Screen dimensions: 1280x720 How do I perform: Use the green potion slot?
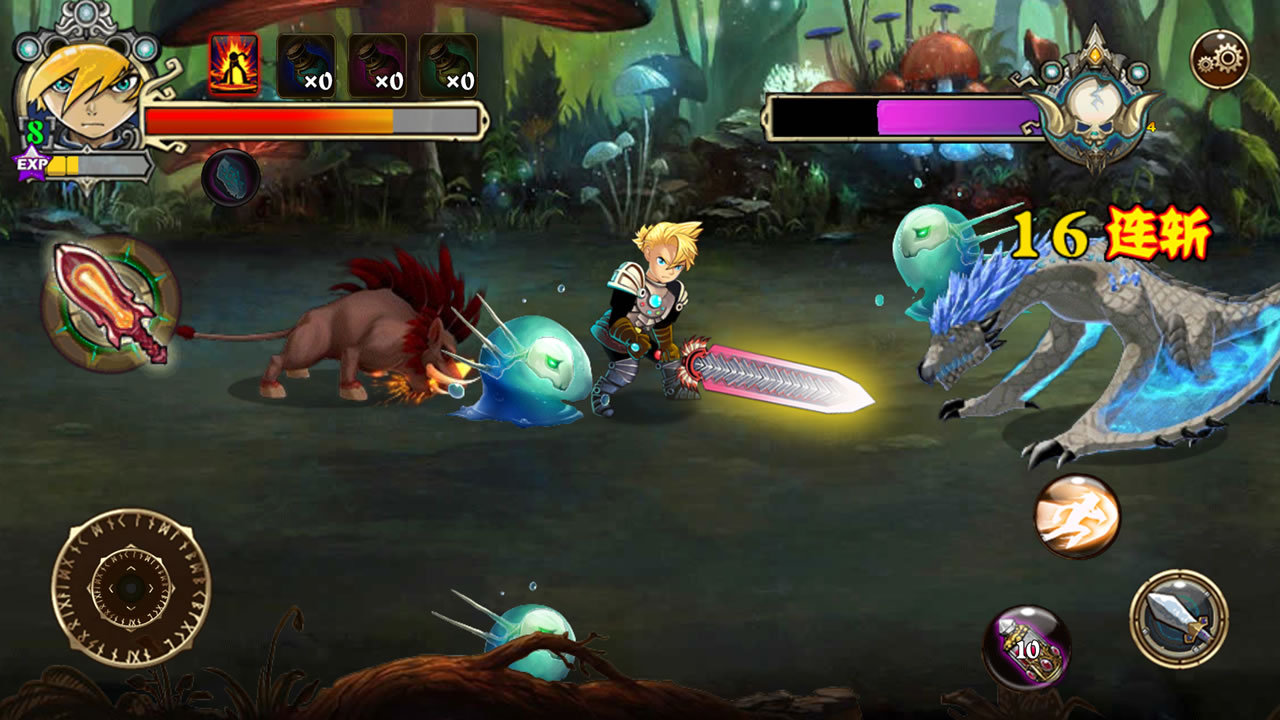(448, 66)
